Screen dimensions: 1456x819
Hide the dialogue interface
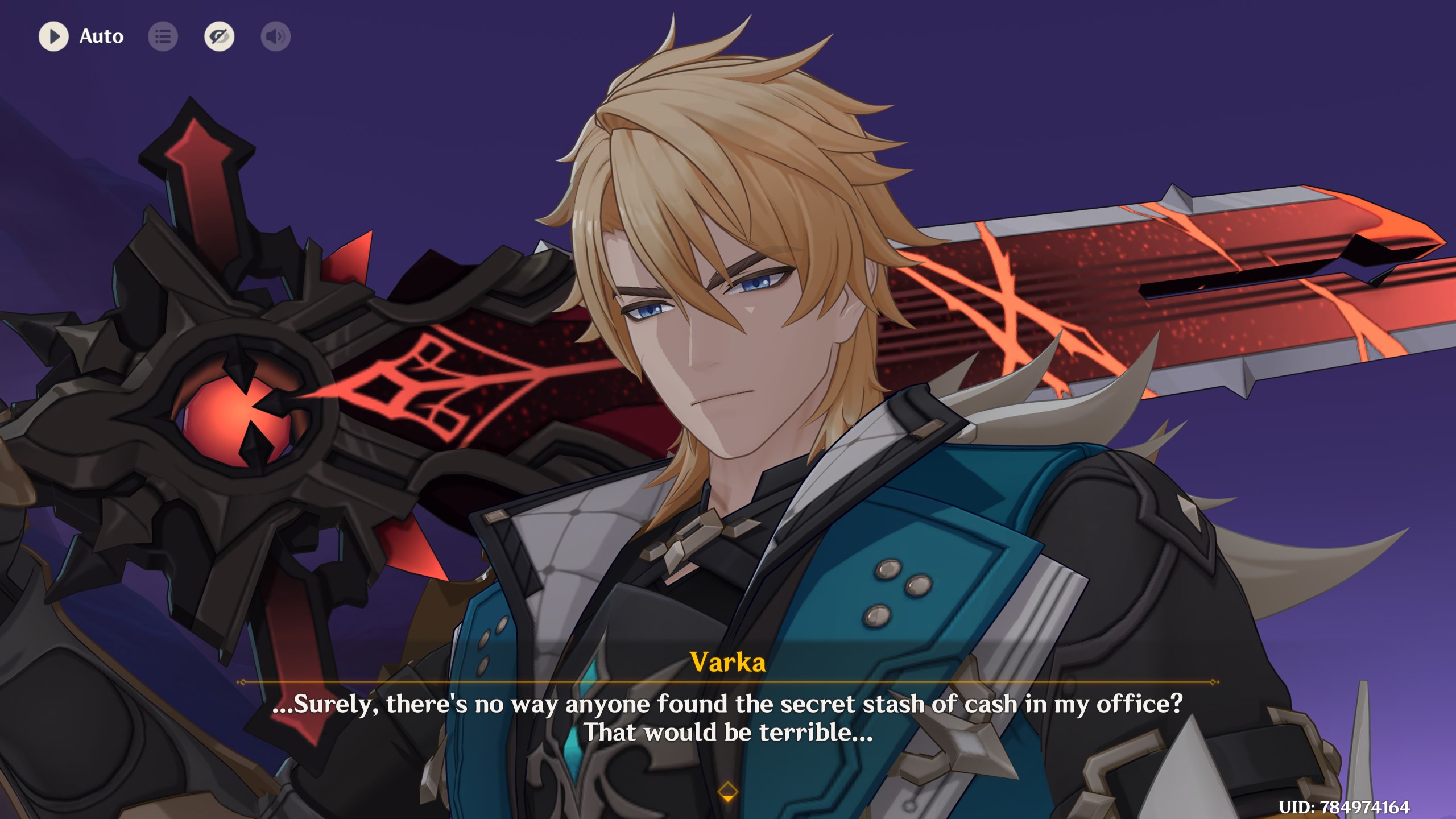point(219,36)
